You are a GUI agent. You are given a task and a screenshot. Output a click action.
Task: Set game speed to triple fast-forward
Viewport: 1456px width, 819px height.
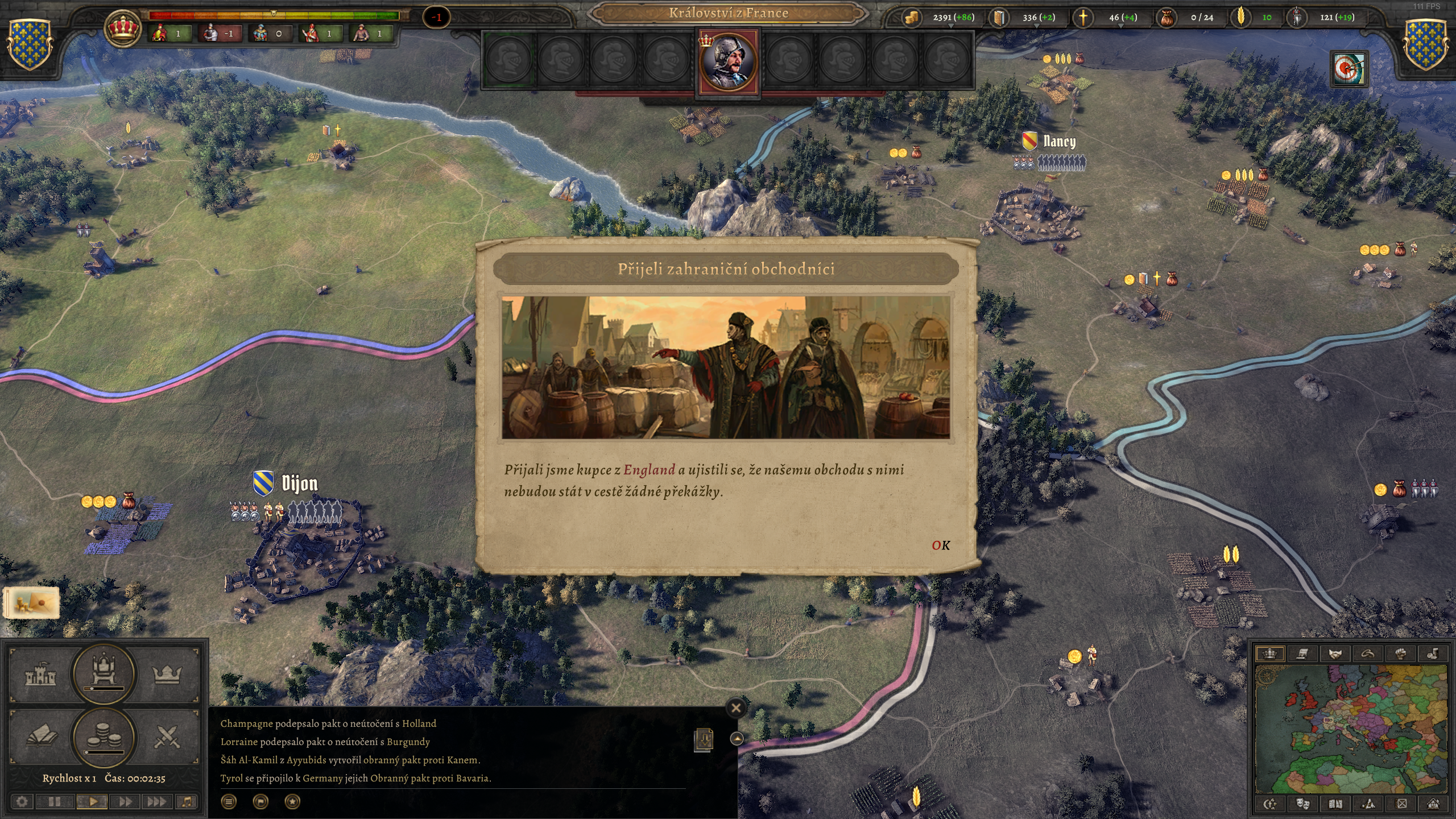point(156,802)
